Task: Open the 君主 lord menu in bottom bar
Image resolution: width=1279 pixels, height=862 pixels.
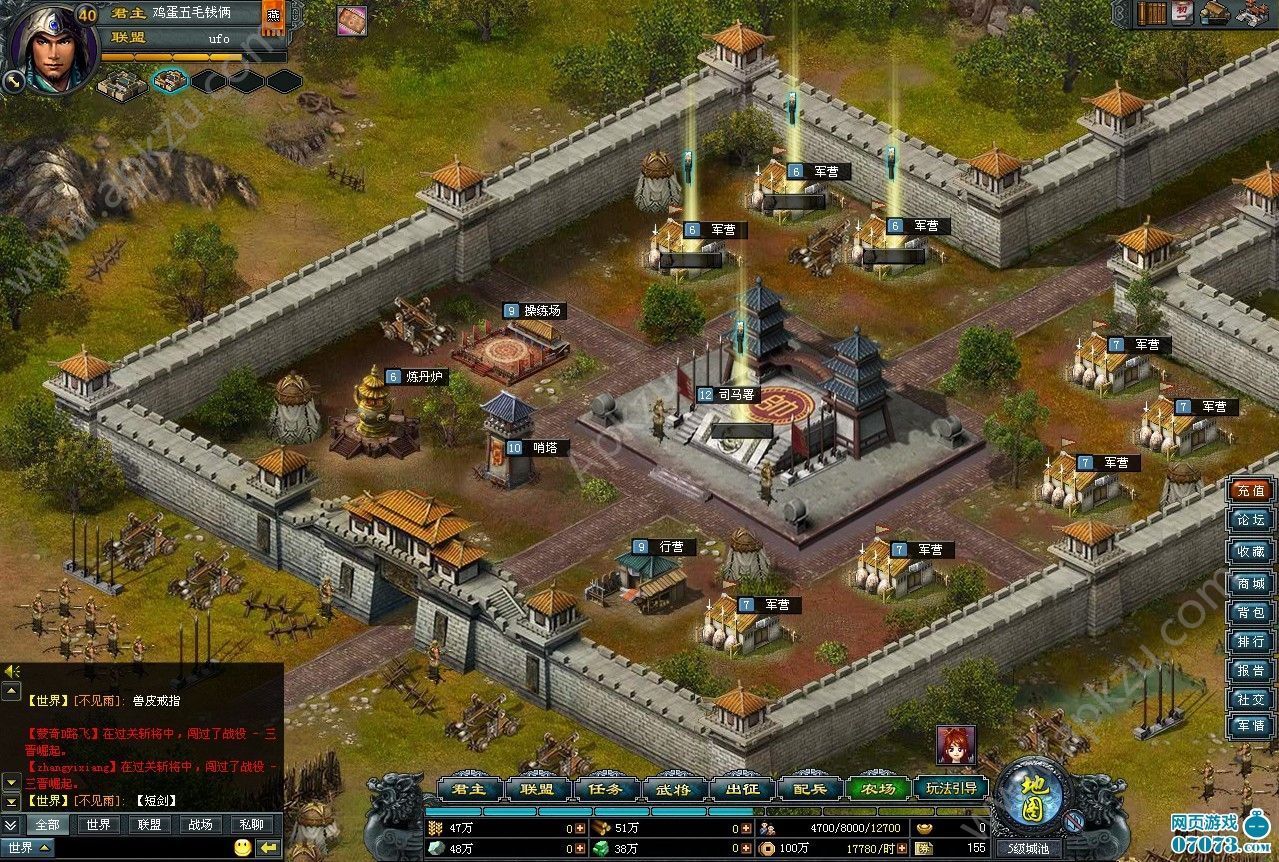Action: [469, 788]
